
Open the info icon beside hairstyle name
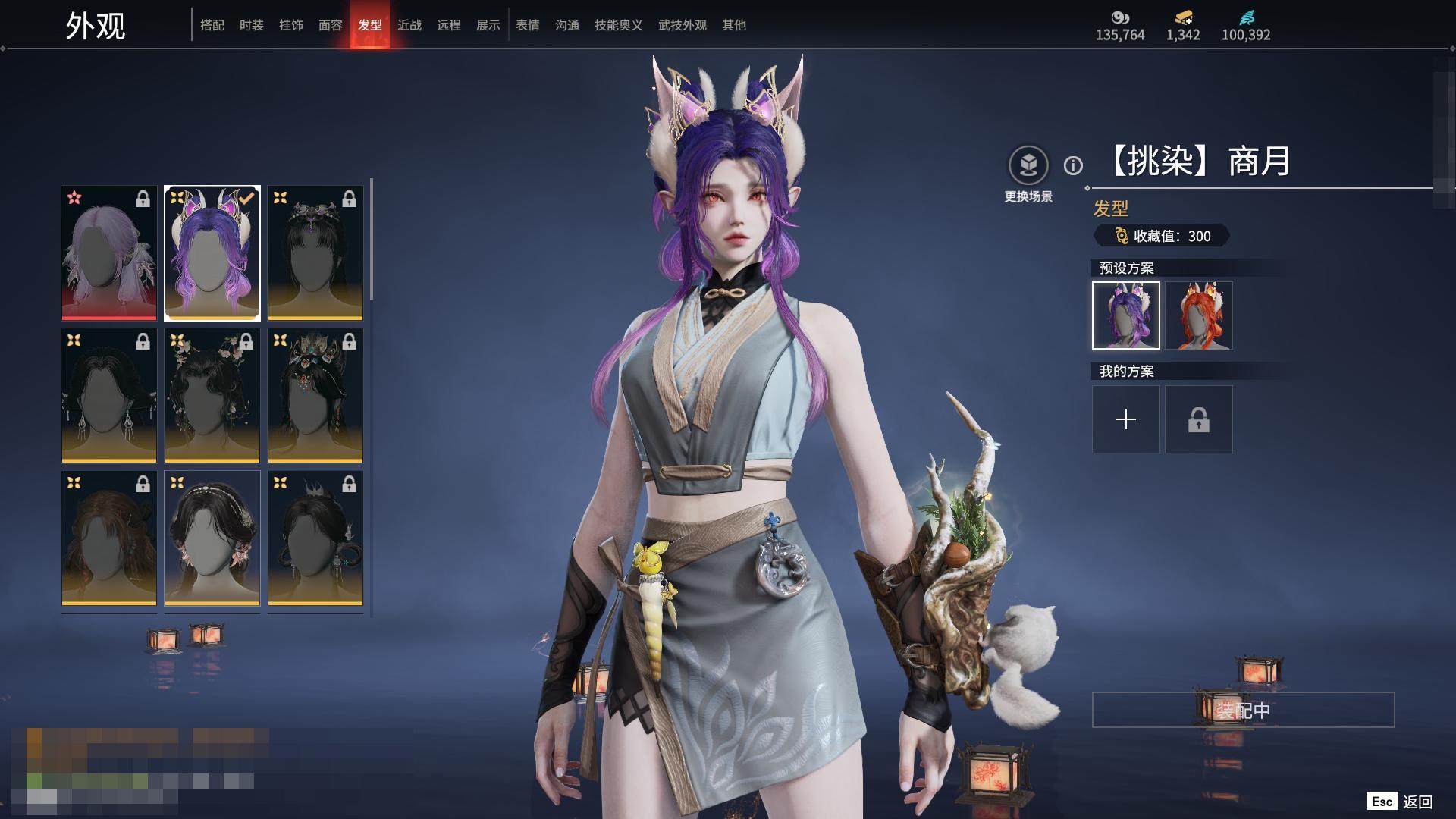click(1073, 165)
